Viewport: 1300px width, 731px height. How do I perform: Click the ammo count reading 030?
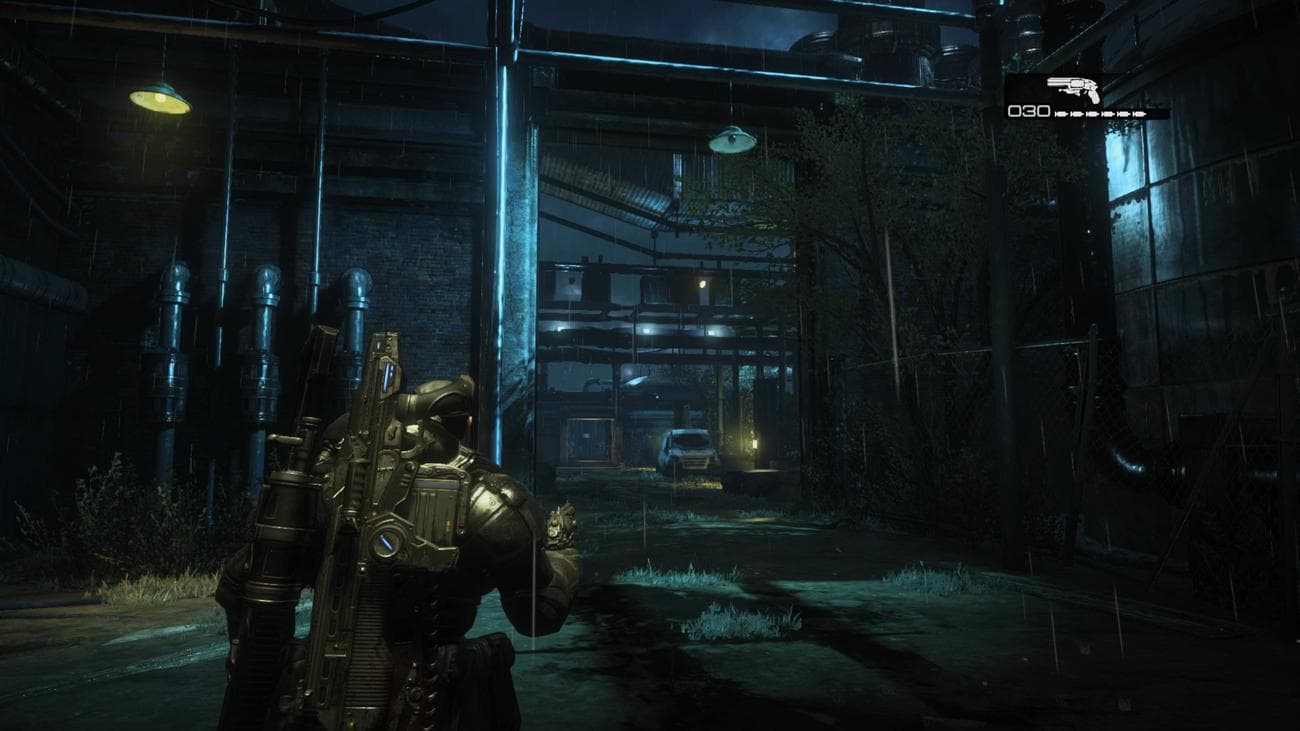(x=1029, y=111)
